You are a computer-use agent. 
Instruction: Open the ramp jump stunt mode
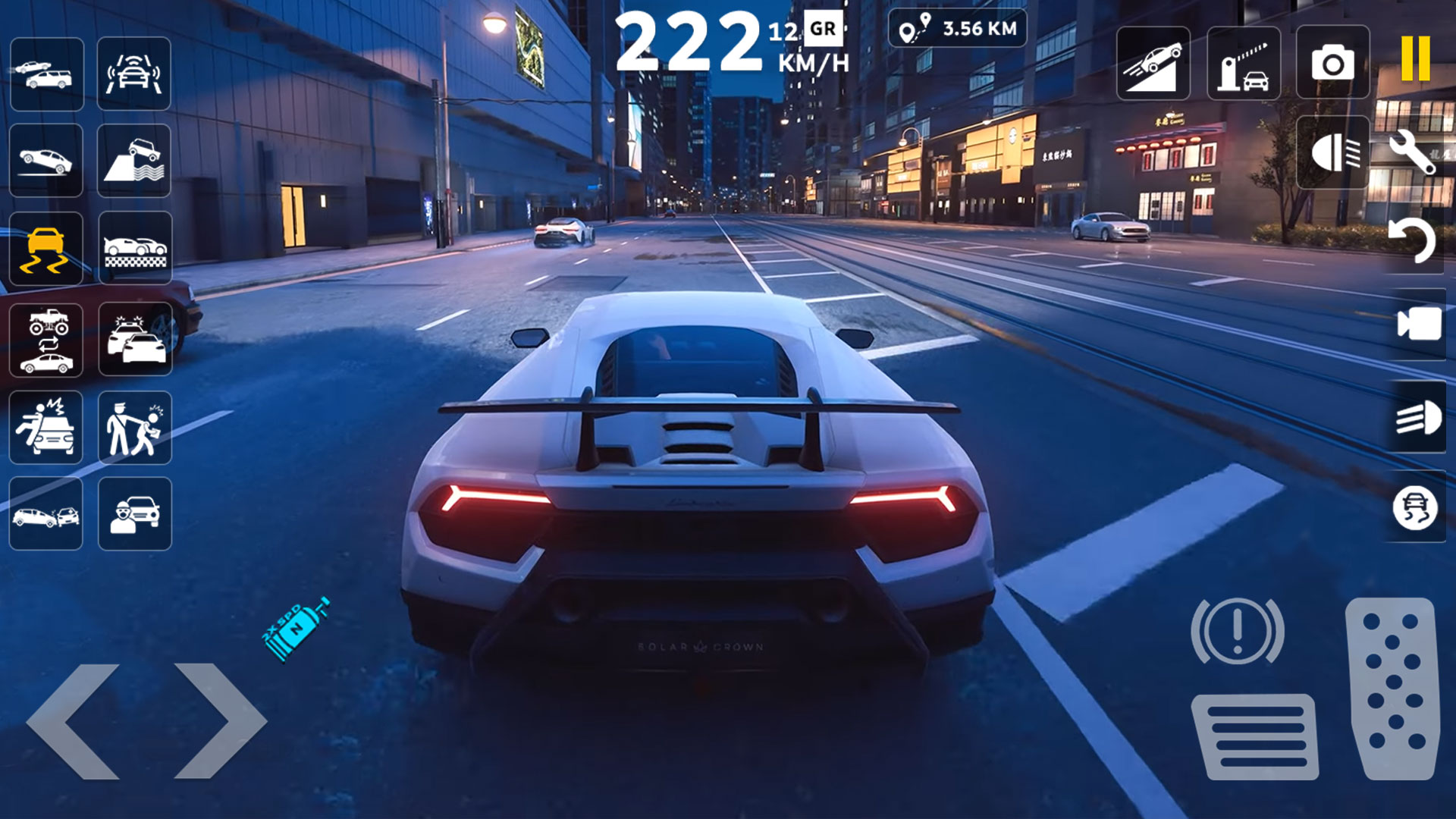click(x=1153, y=64)
